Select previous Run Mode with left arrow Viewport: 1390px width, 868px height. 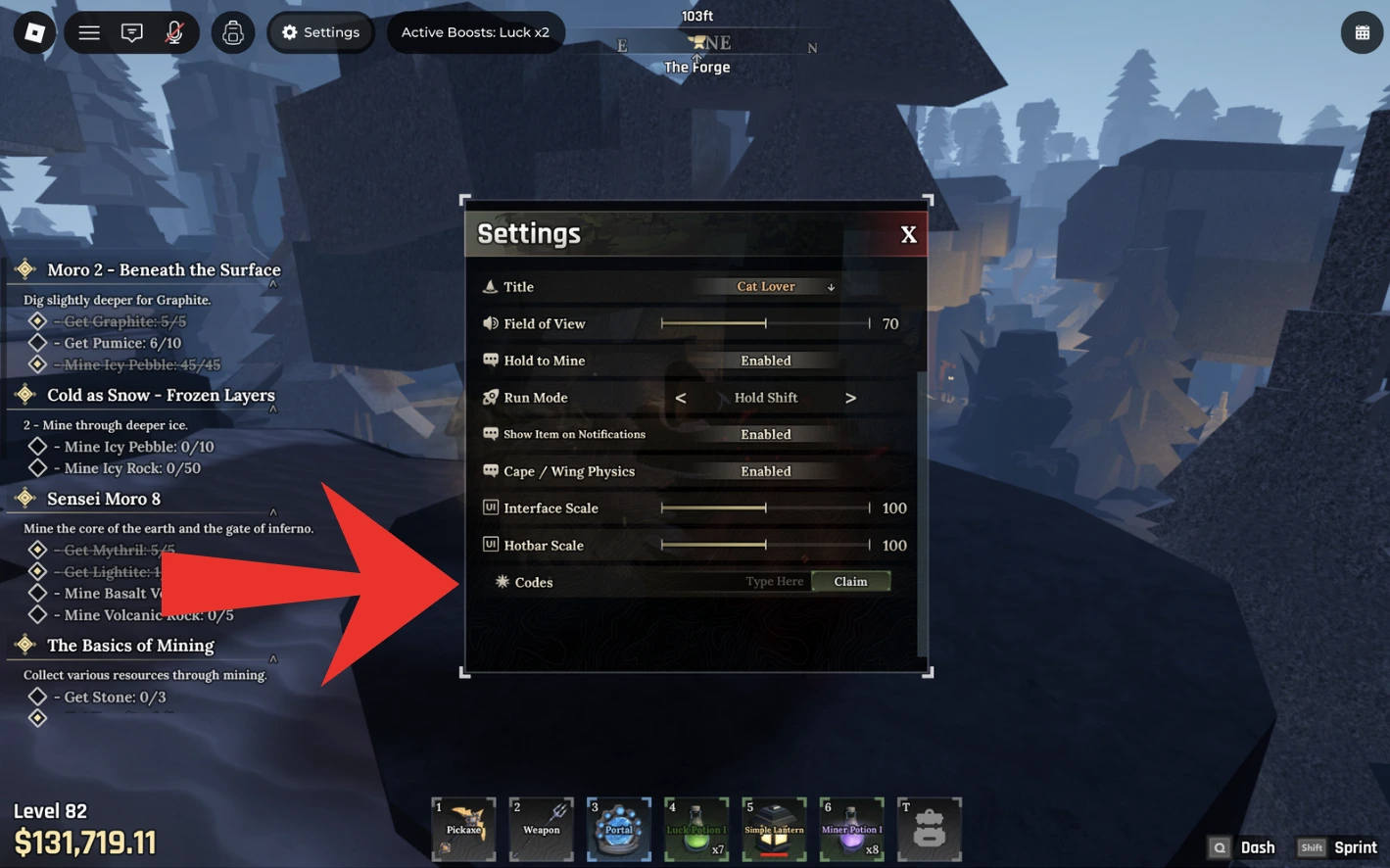(681, 398)
